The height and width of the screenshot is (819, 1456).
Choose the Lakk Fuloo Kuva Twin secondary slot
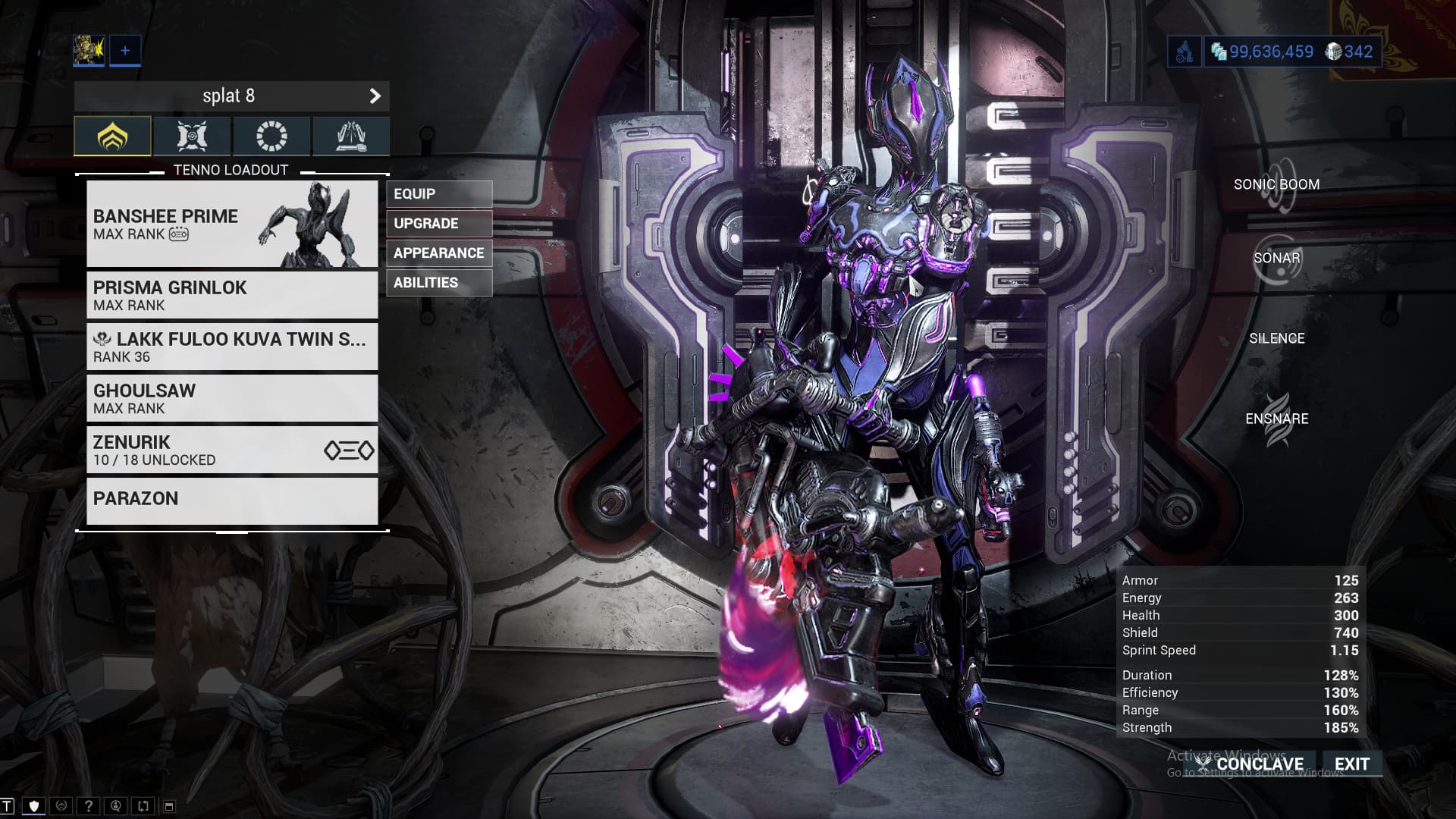point(232,347)
